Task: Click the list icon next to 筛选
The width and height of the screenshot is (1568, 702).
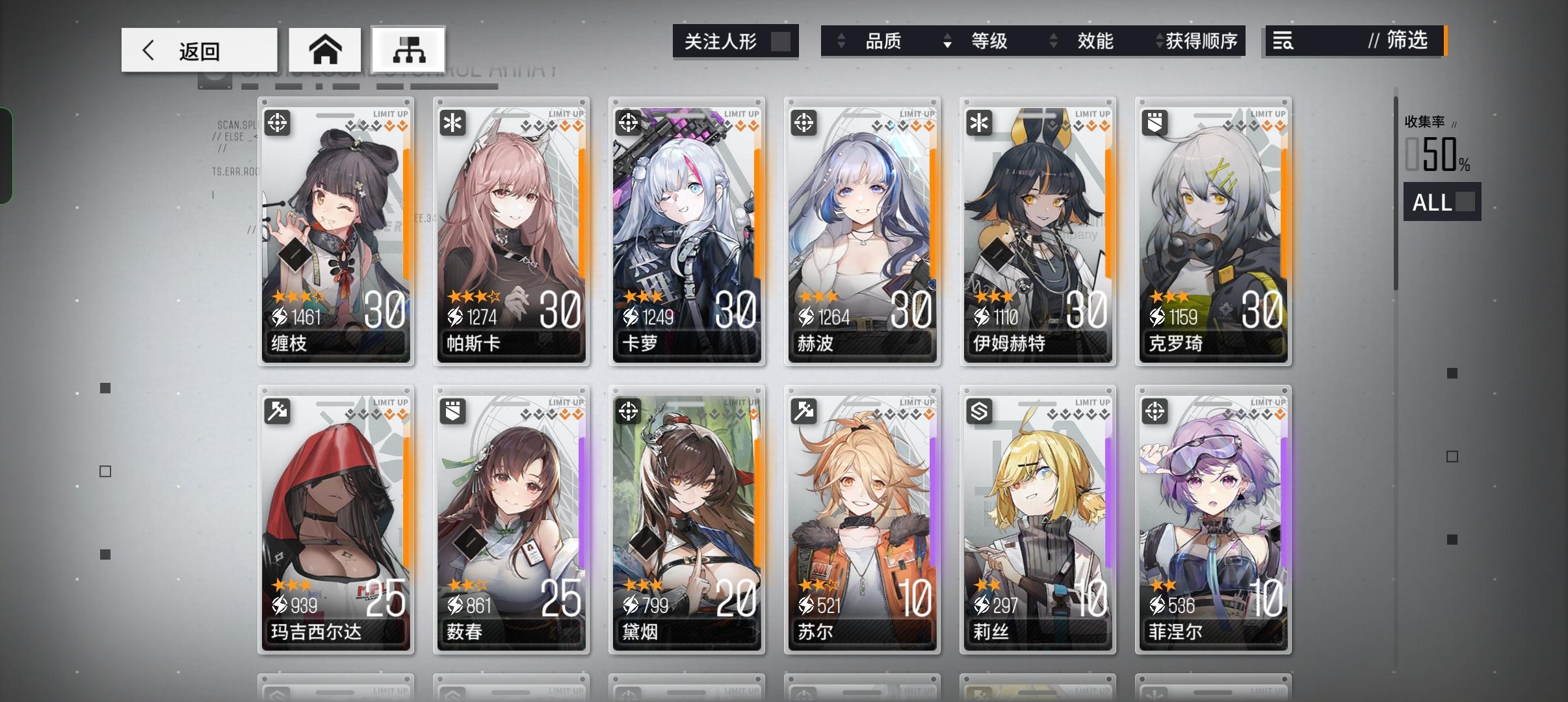Action: click(1284, 41)
